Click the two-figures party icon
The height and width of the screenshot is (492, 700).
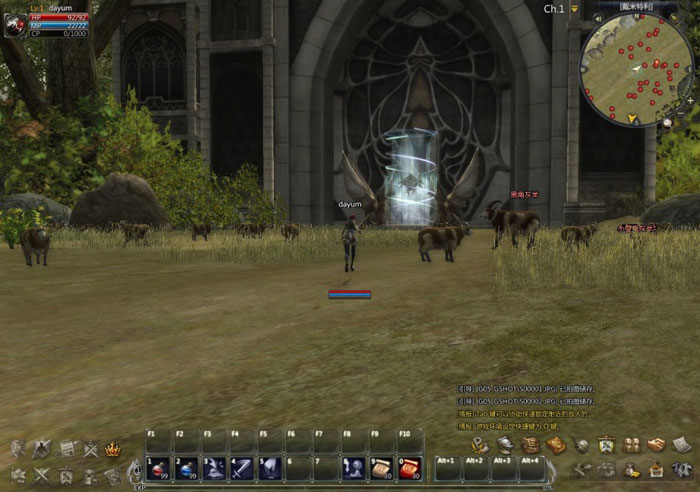click(631, 446)
